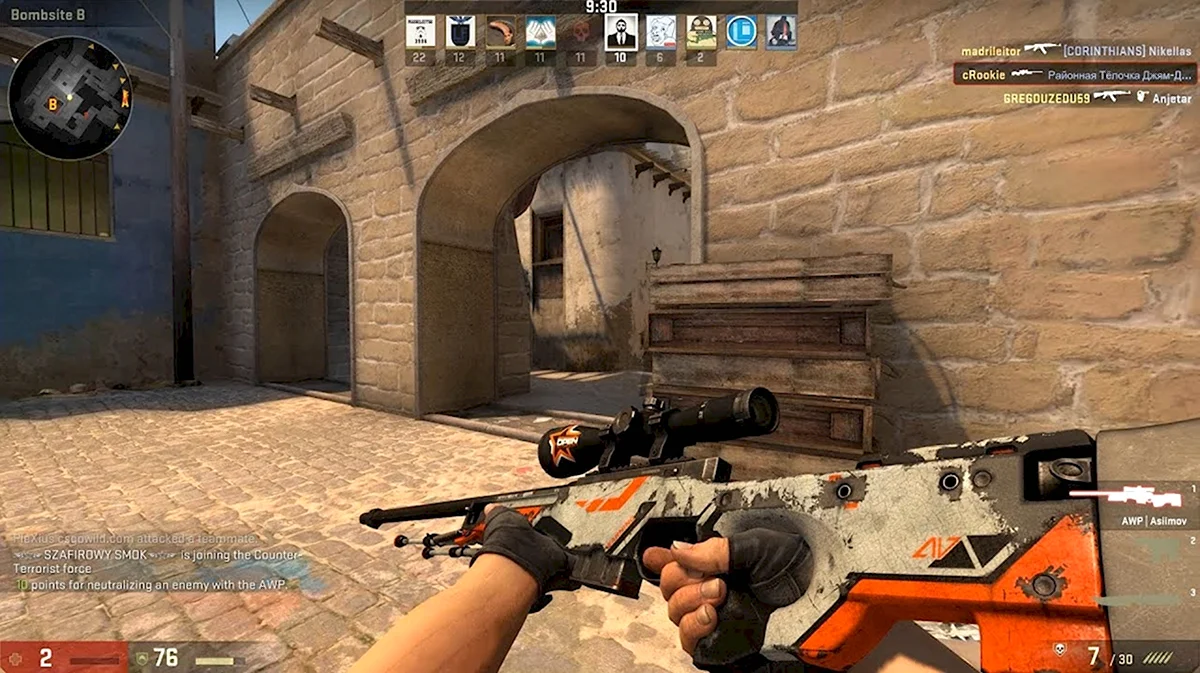Click the Bombsite B radar minimap
Viewport: 1200px width, 673px height.
tap(70, 97)
